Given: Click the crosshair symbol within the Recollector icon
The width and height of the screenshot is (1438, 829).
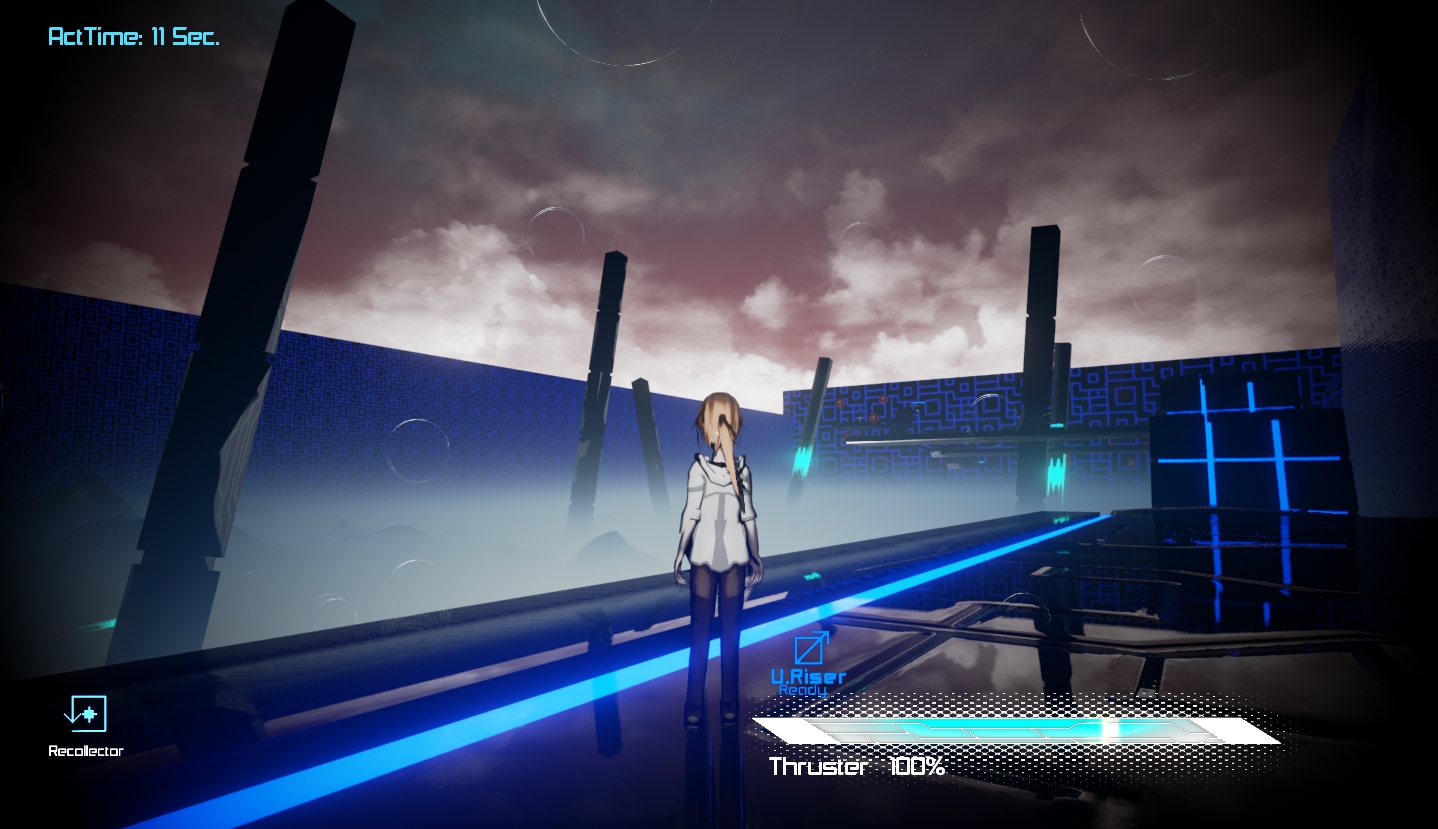Looking at the screenshot, I should coord(89,715).
